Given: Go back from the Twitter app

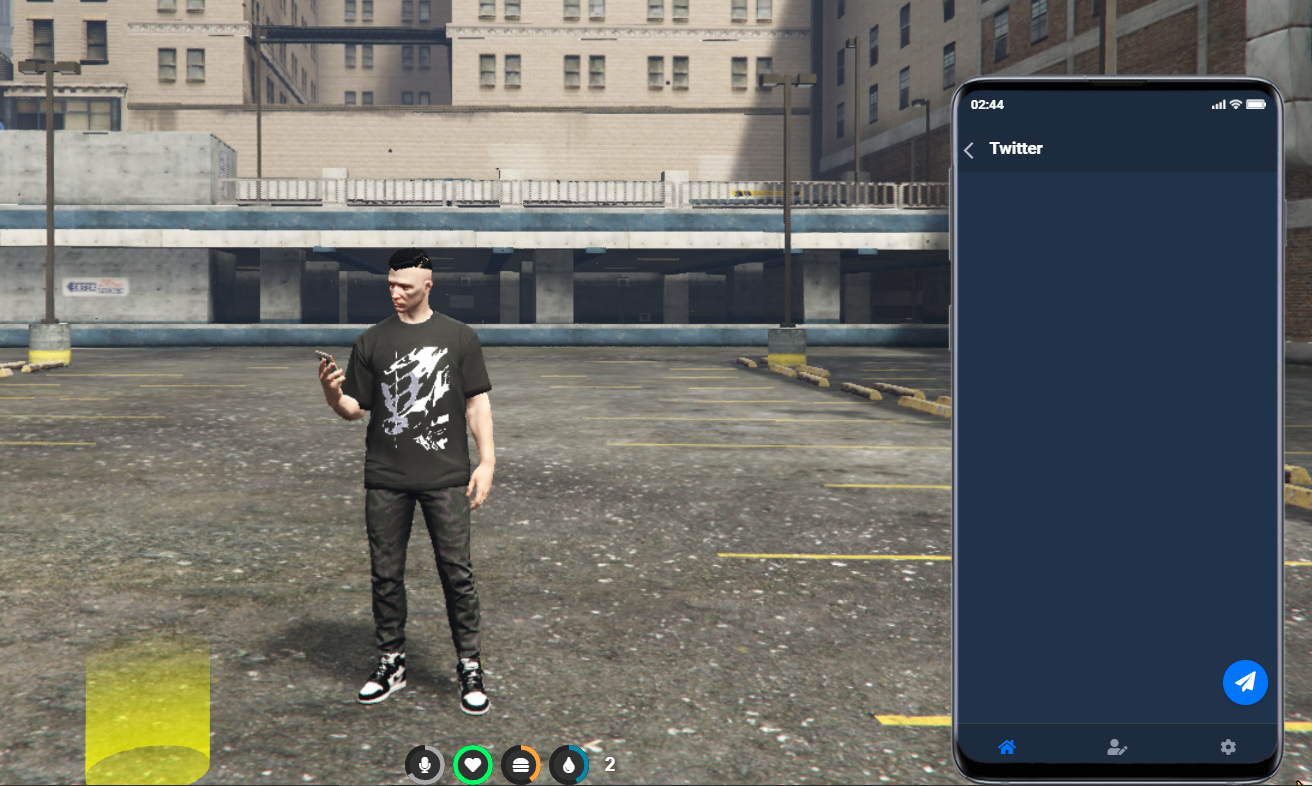Looking at the screenshot, I should tap(969, 150).
